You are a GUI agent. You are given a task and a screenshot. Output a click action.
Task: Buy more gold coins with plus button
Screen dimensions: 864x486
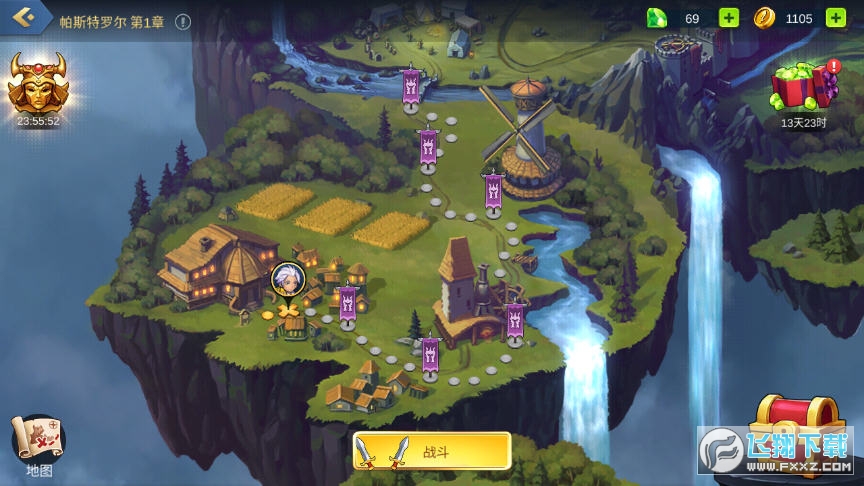pyautogui.click(x=835, y=18)
